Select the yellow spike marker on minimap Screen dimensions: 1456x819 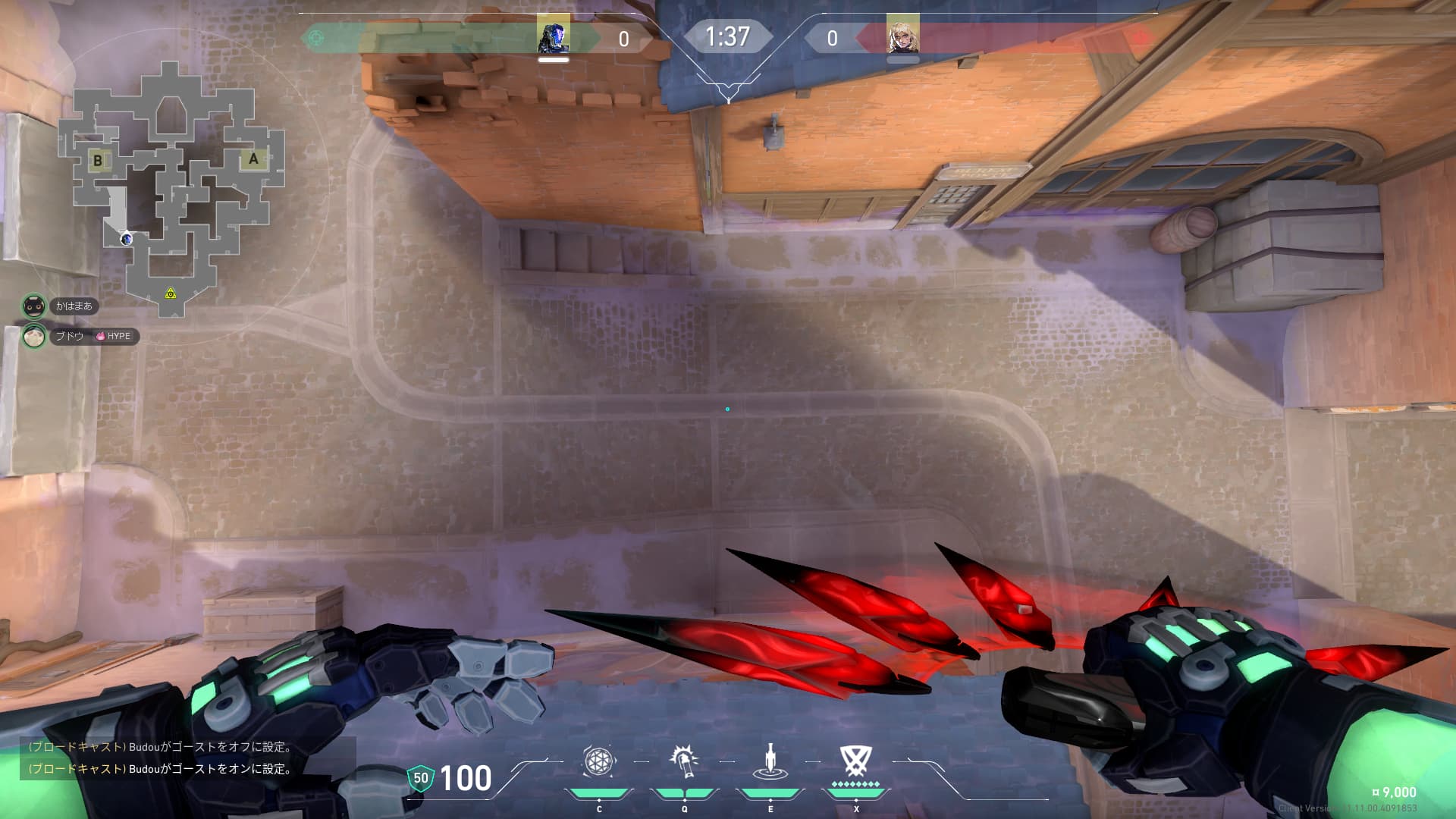[171, 293]
